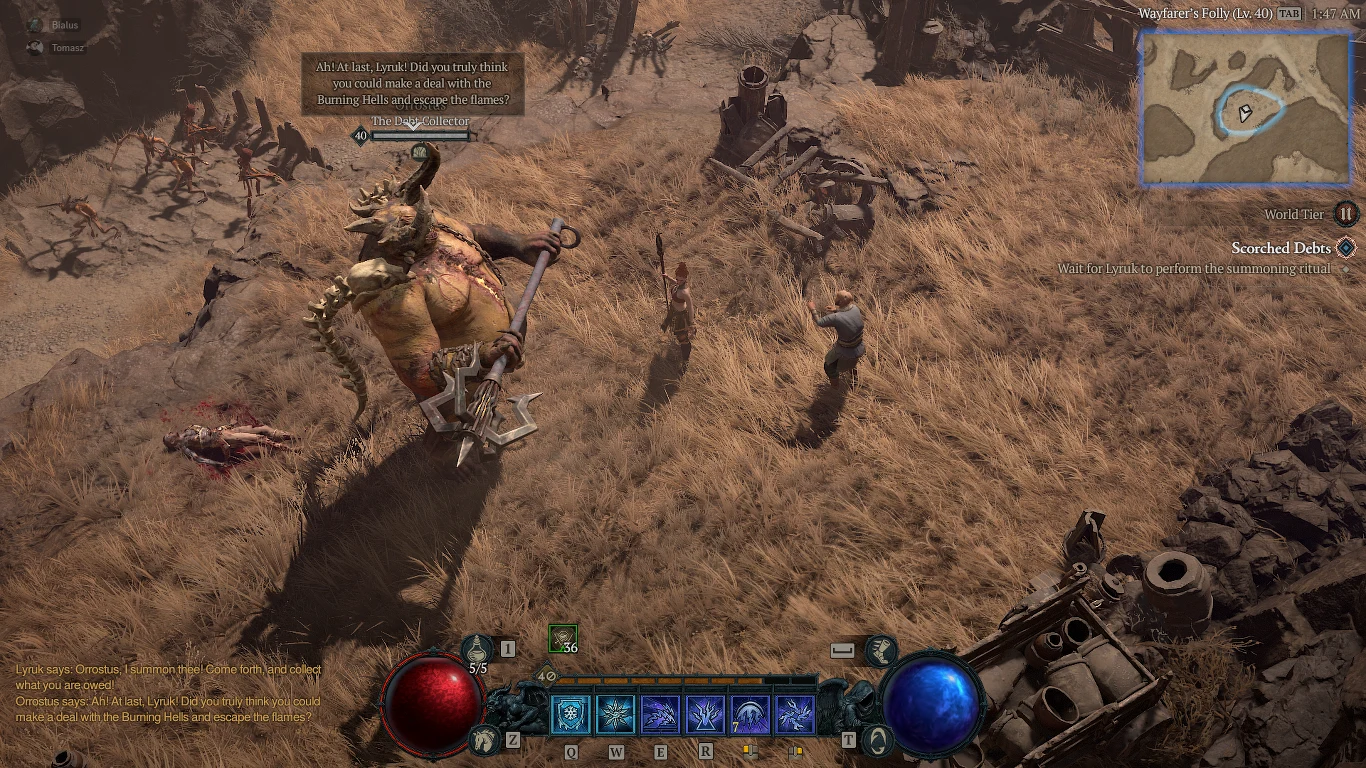The height and width of the screenshot is (768, 1366).
Task: Click the World Tier II emblem
Action: point(1345,214)
